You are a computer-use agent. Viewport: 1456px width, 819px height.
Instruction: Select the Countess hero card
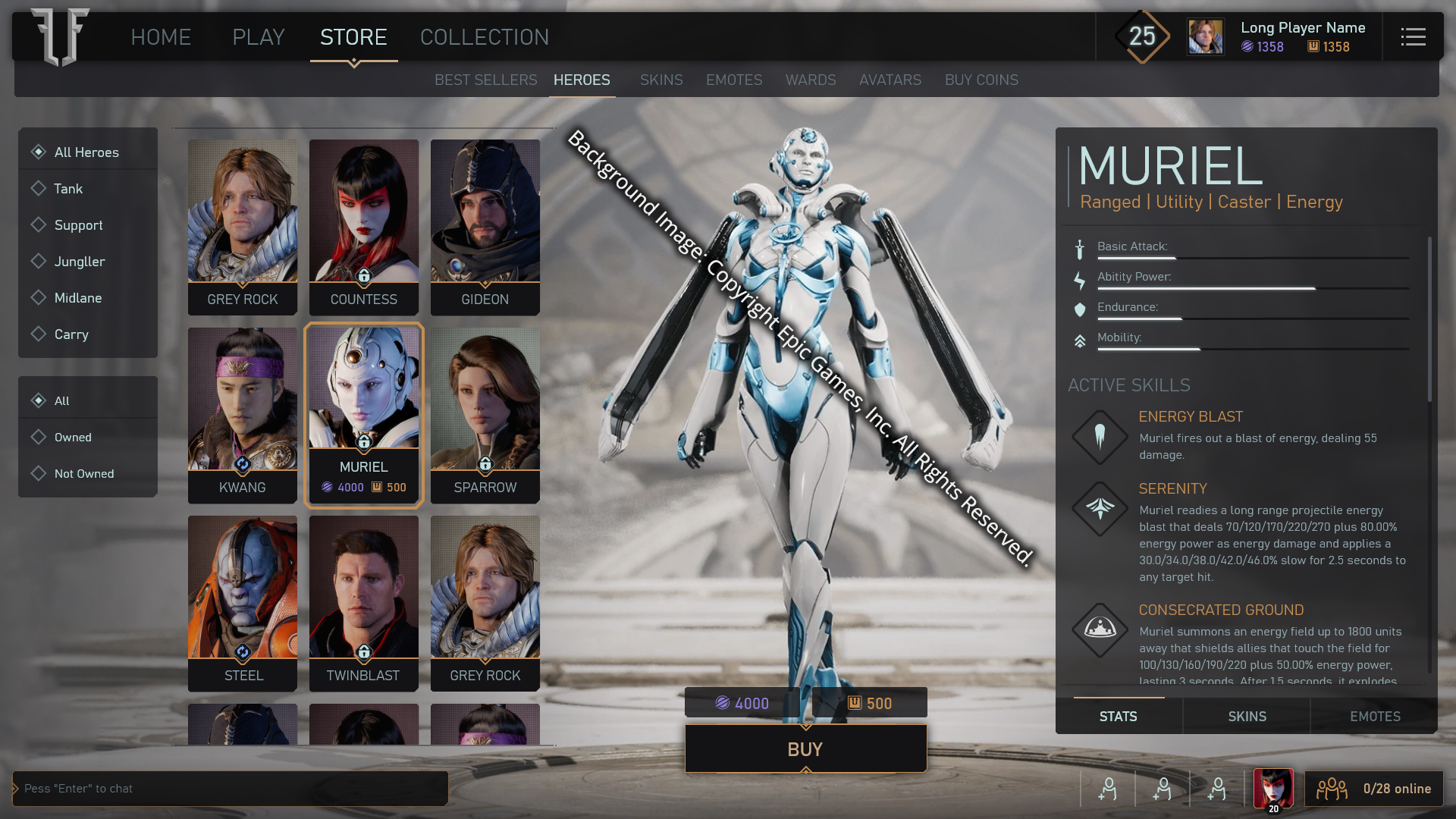coord(364,227)
